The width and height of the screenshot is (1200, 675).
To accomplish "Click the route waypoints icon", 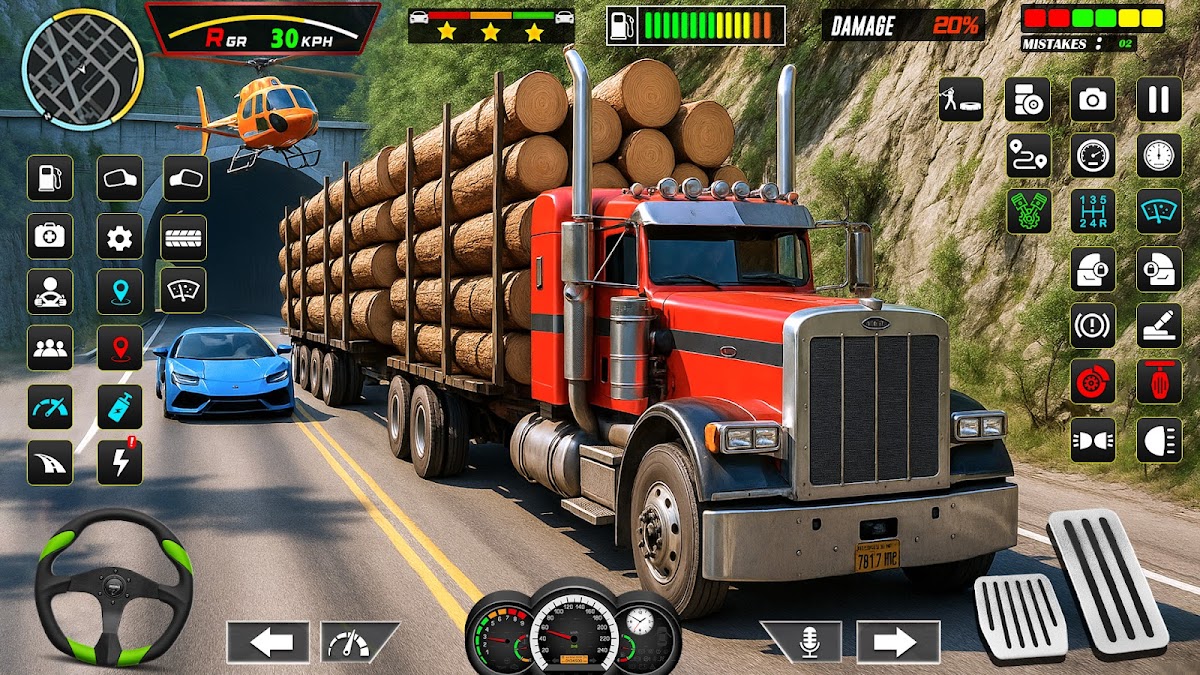I will (1028, 156).
